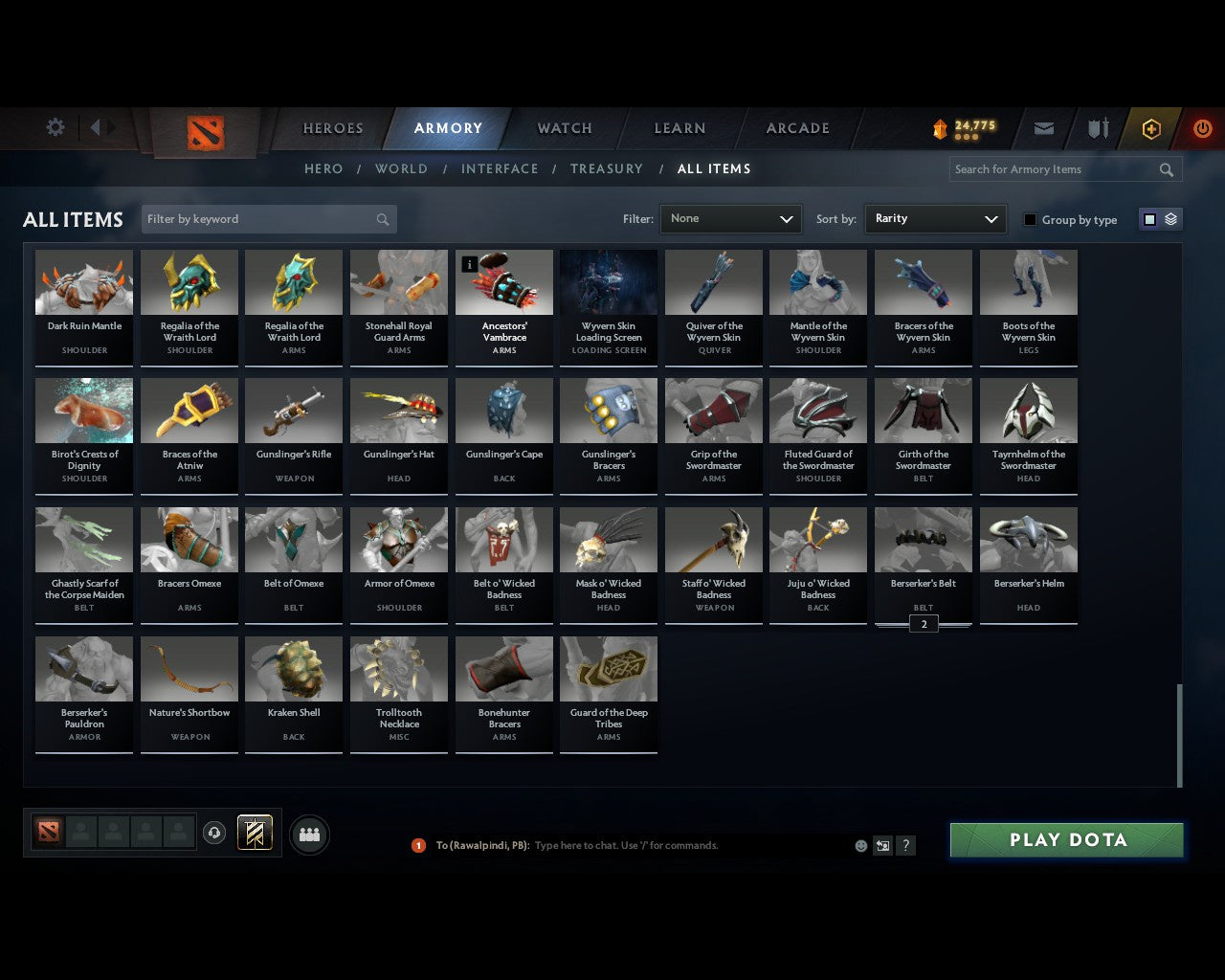
Task: Click the shield and sword Arsenal icon
Action: 1097,128
